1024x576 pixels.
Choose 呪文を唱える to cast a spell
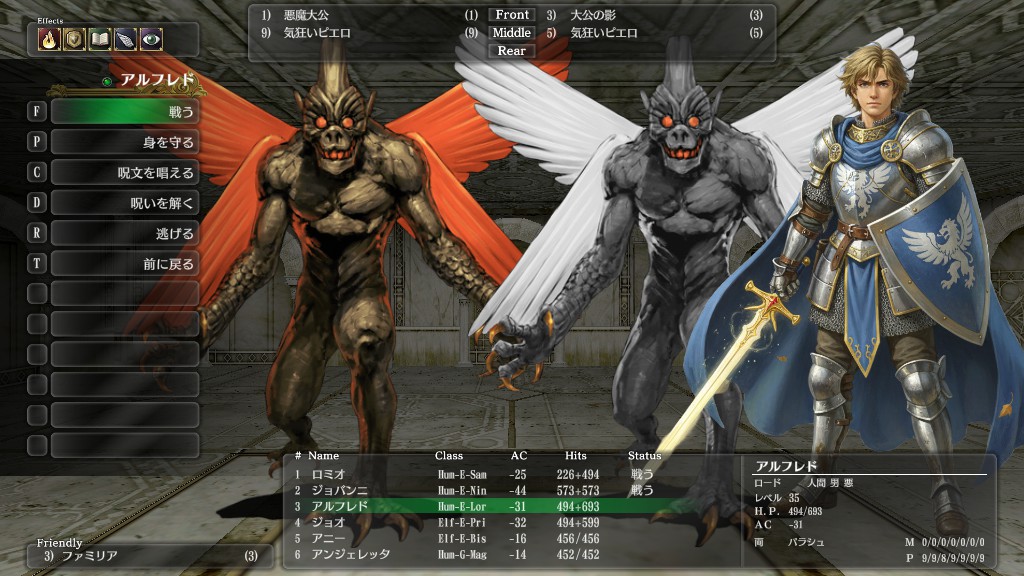tap(124, 172)
